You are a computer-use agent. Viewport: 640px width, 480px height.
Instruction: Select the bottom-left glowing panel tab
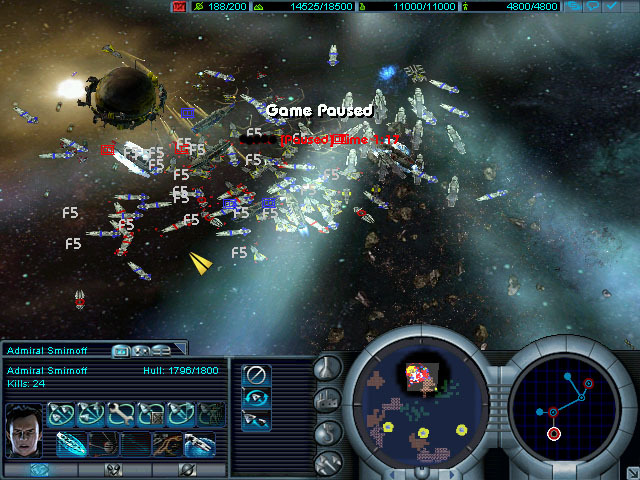click(38, 469)
